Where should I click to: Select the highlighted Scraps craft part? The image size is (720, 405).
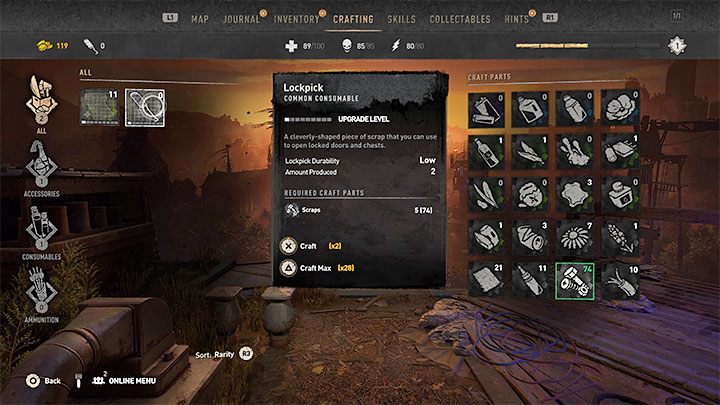coord(575,279)
